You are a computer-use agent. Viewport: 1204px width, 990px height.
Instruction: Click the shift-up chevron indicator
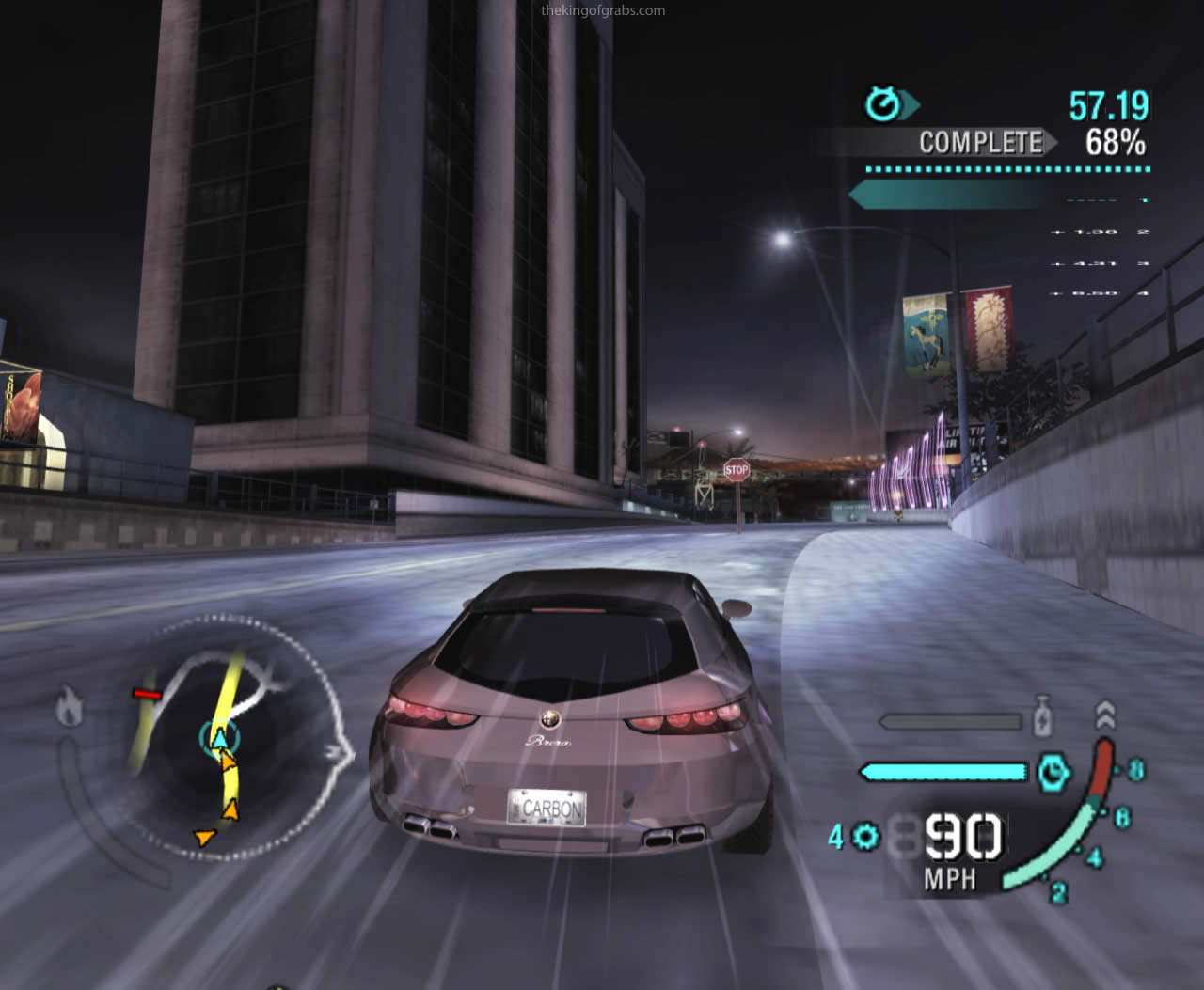pyautogui.click(x=1105, y=716)
